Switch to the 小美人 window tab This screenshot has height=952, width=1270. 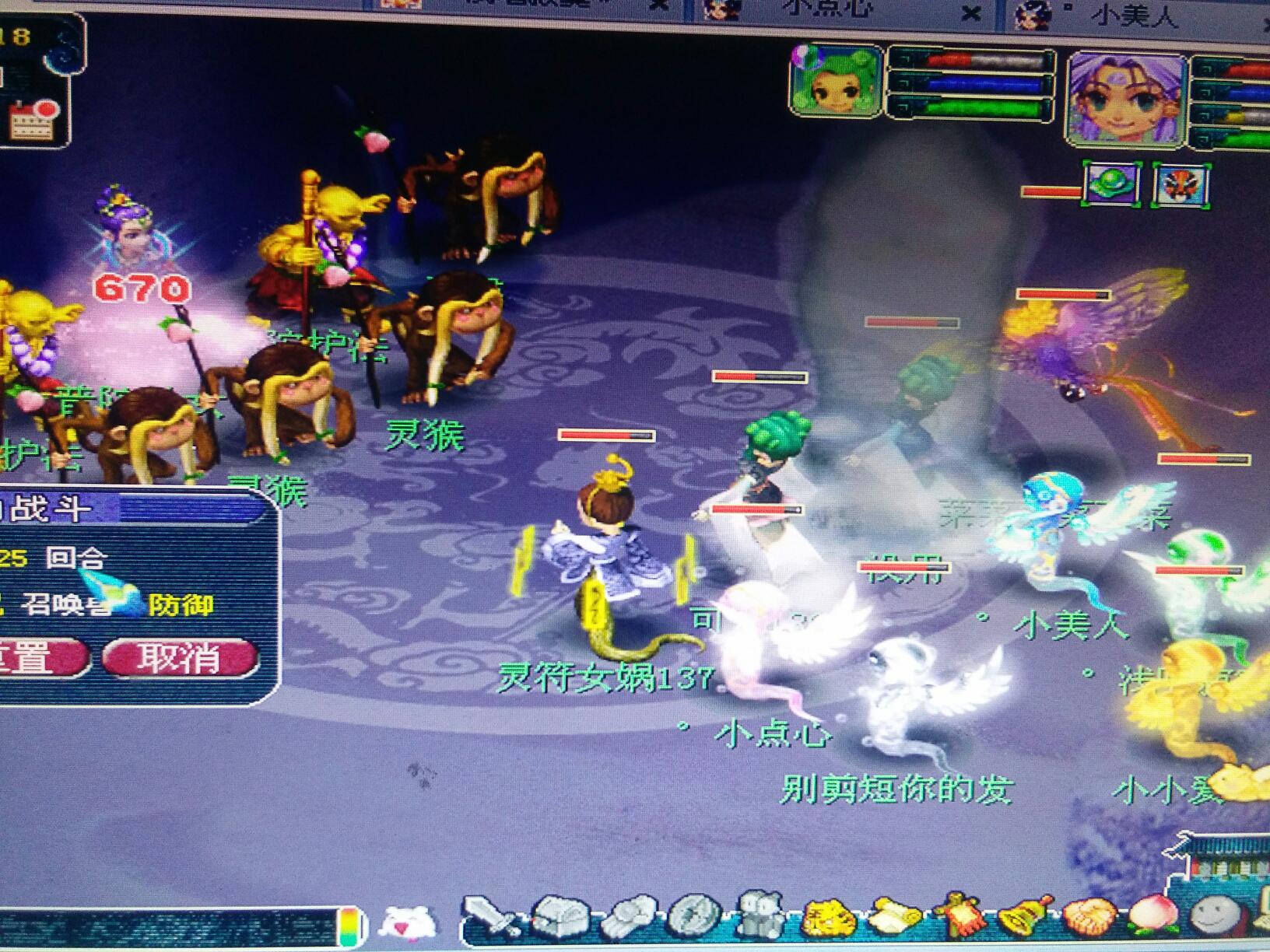tap(1132, 14)
